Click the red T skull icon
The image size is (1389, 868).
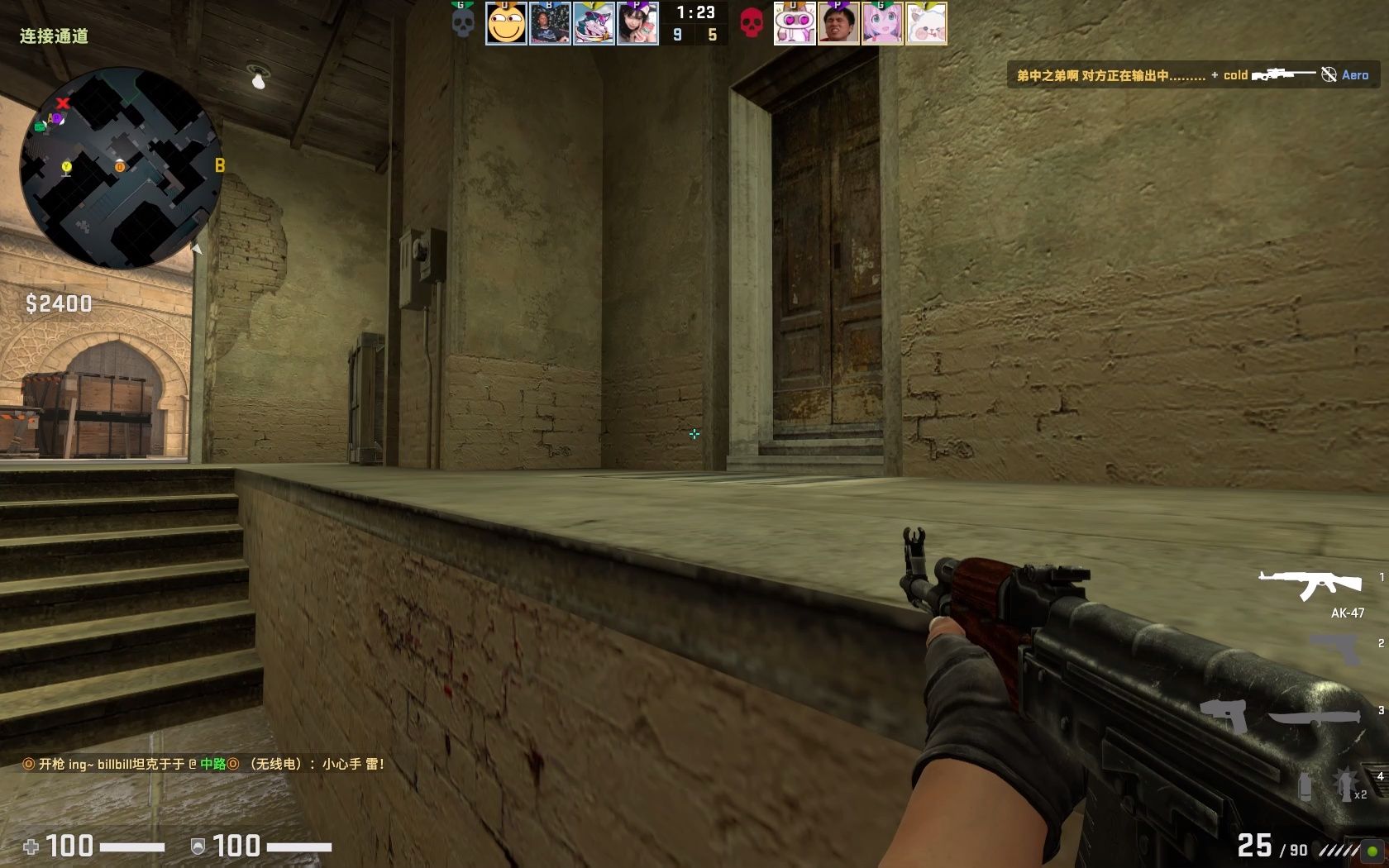[751, 23]
